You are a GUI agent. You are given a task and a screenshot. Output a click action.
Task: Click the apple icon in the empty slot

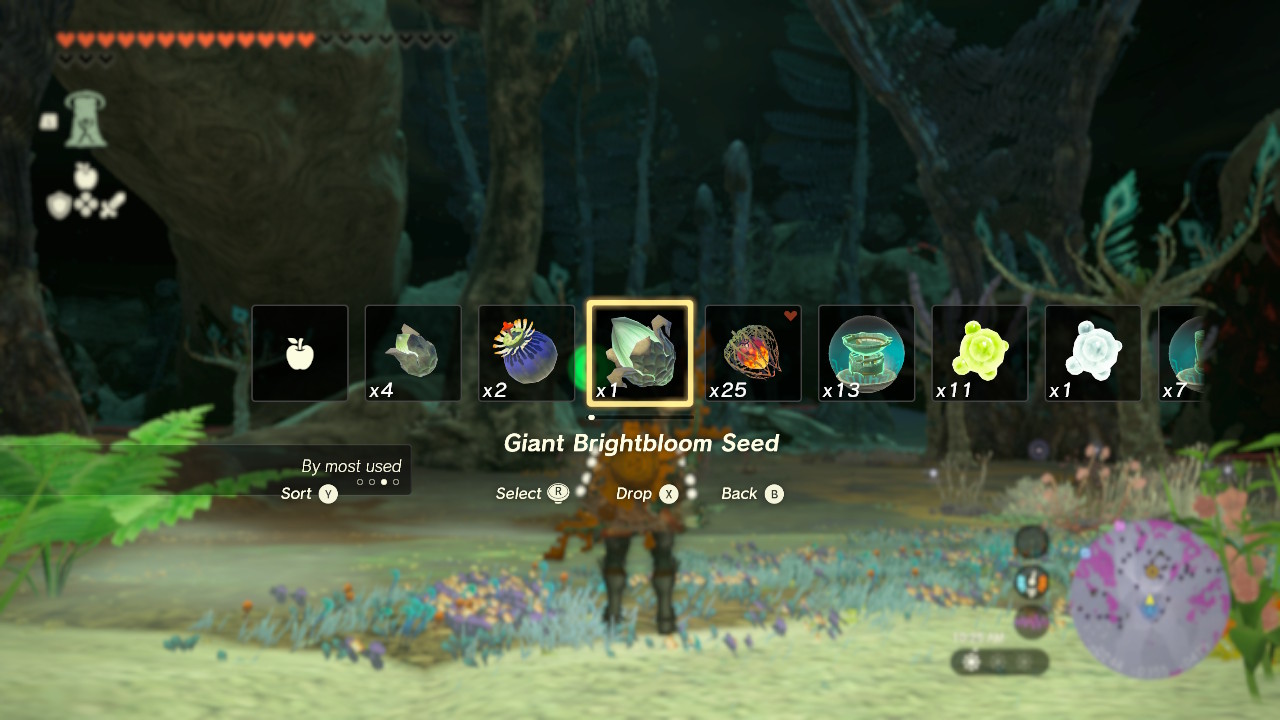click(x=299, y=352)
